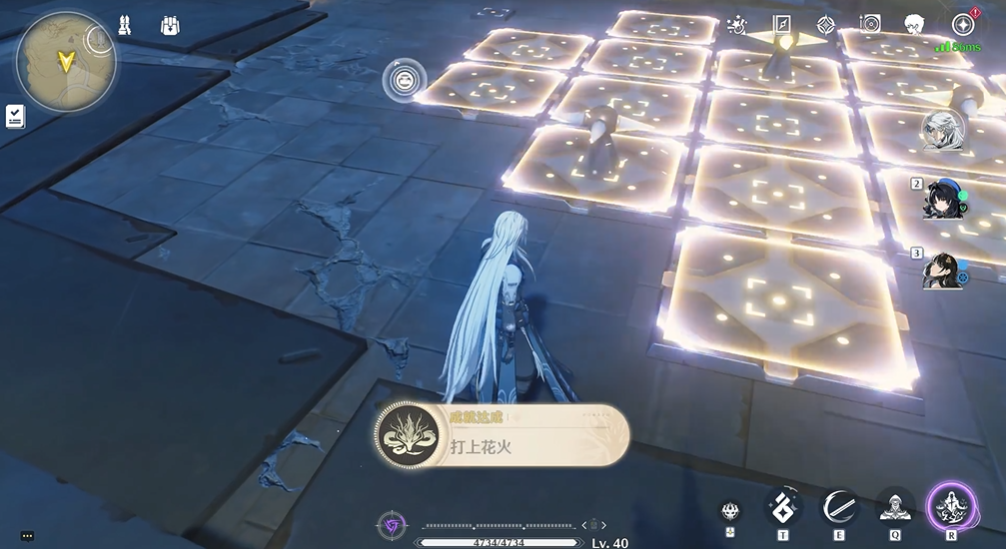Open the star menu with red alert
1006x549 pixels.
coord(962,25)
